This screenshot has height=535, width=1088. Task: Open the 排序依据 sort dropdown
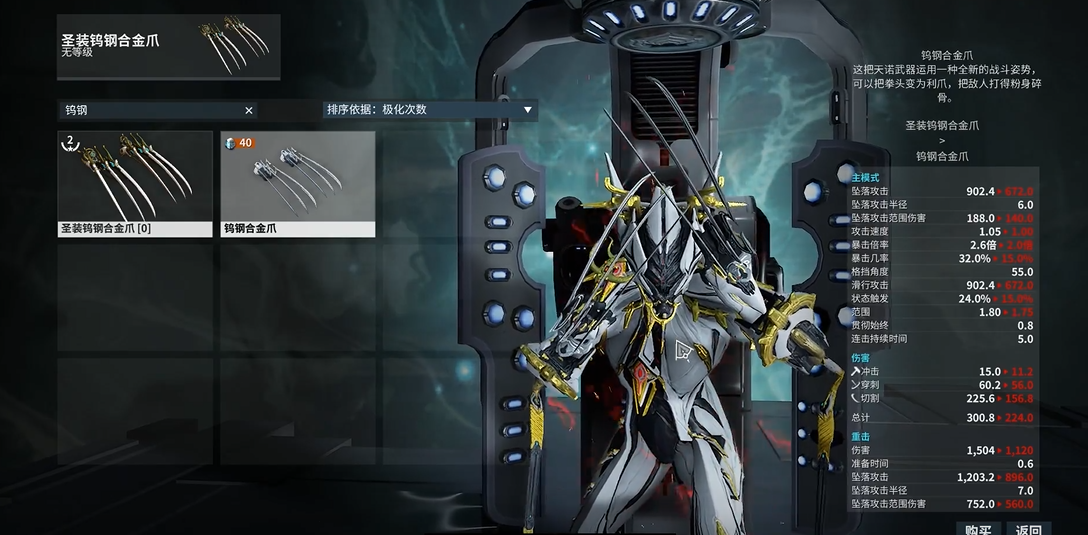click(430, 110)
